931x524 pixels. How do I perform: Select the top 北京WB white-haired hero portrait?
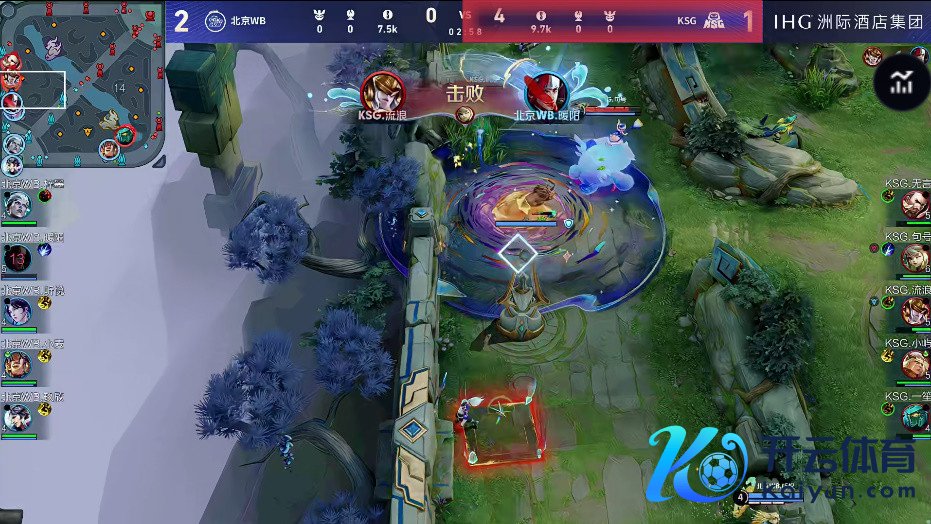(x=17, y=206)
